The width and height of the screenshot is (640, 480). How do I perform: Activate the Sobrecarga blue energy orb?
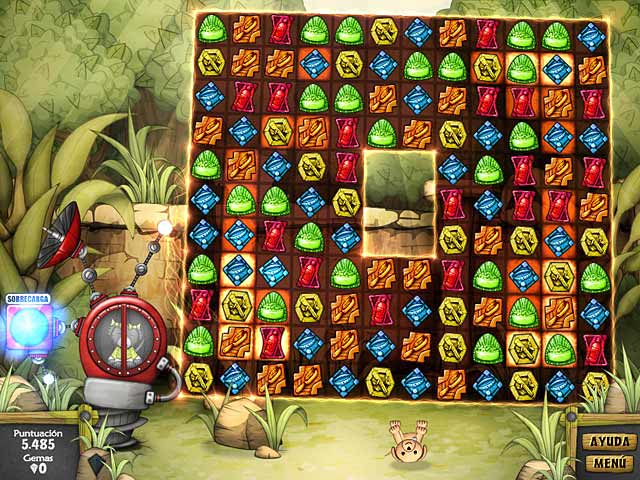[28, 328]
